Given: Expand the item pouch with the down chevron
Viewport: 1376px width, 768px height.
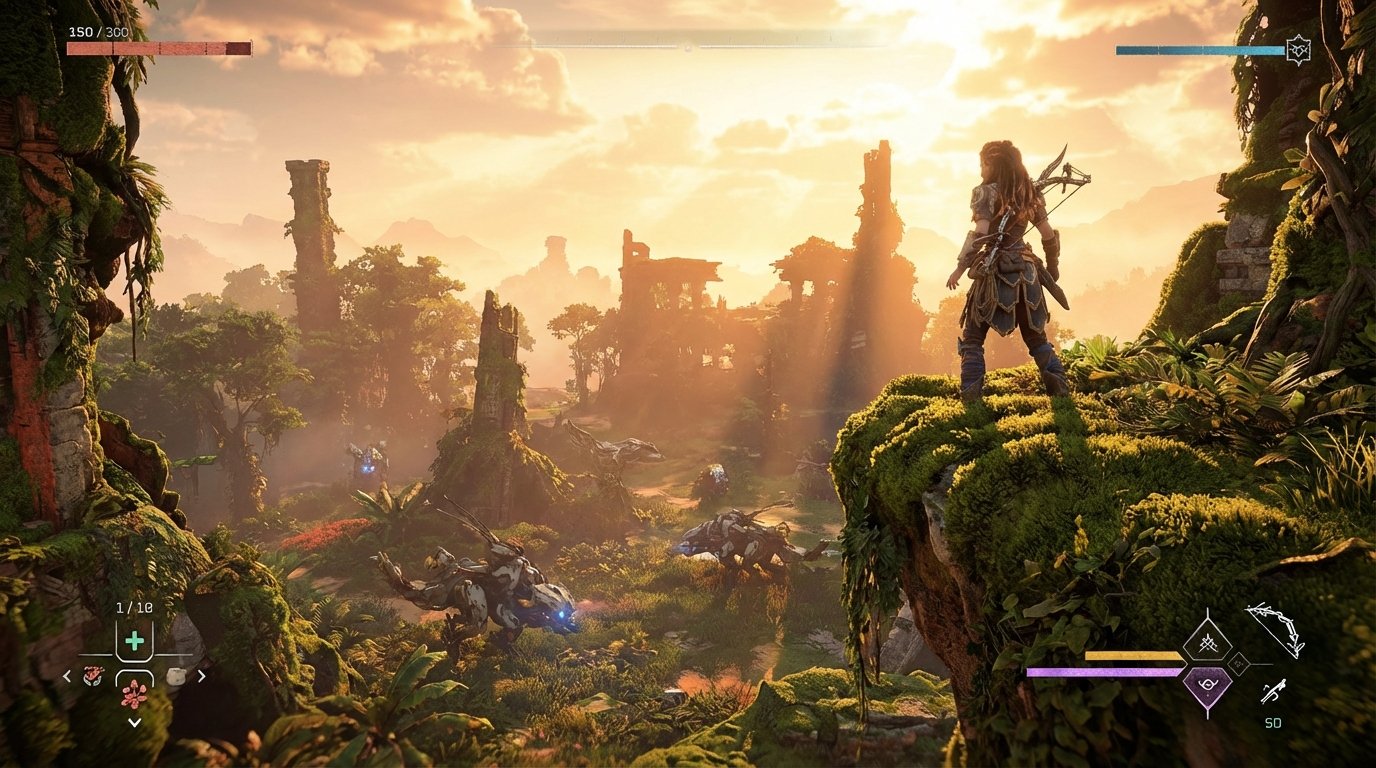Looking at the screenshot, I should pyautogui.click(x=134, y=721).
